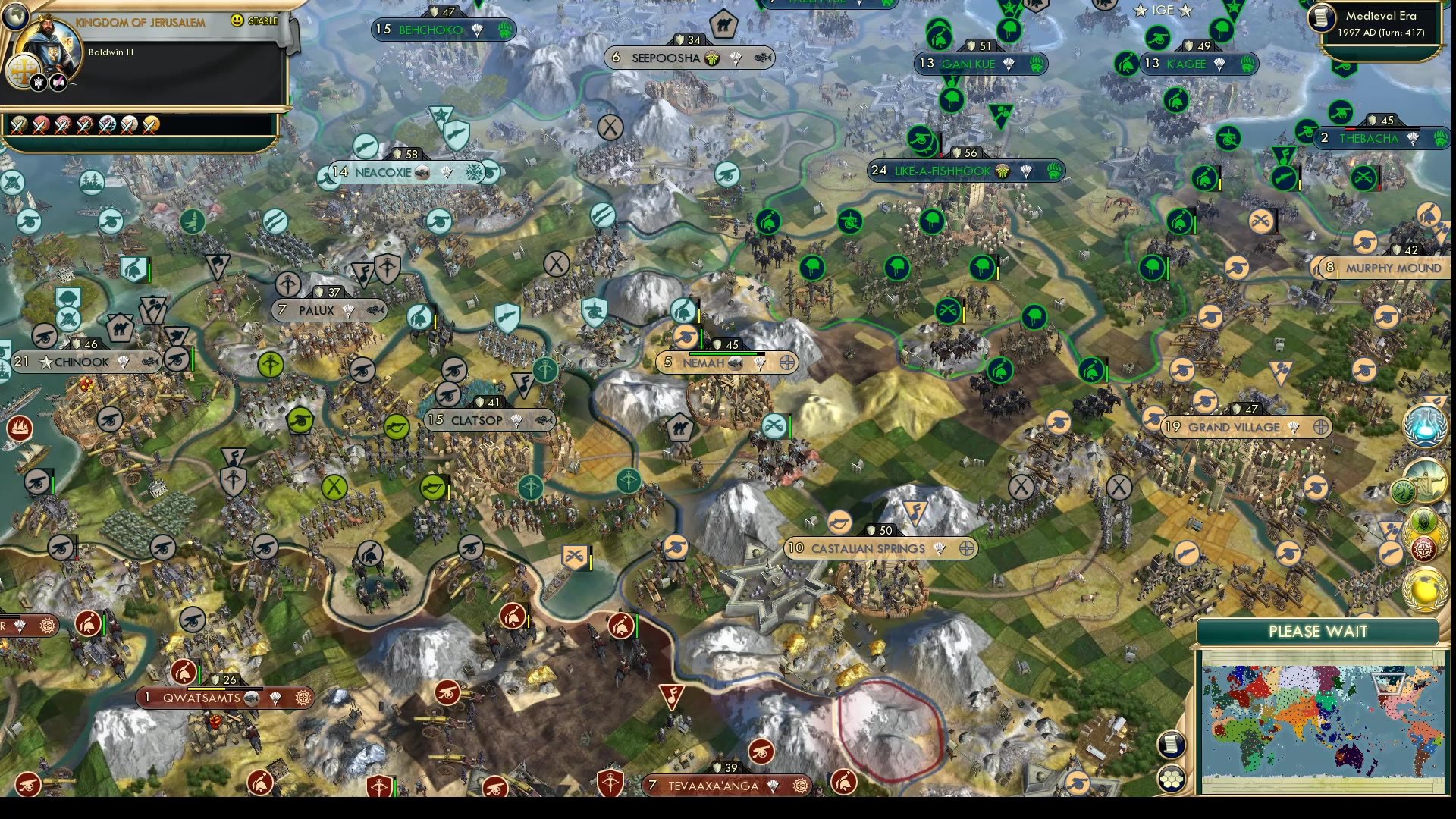Viewport: 1456px width, 819px height.
Task: Select the hex grid strategic view icon
Action: tap(1171, 779)
